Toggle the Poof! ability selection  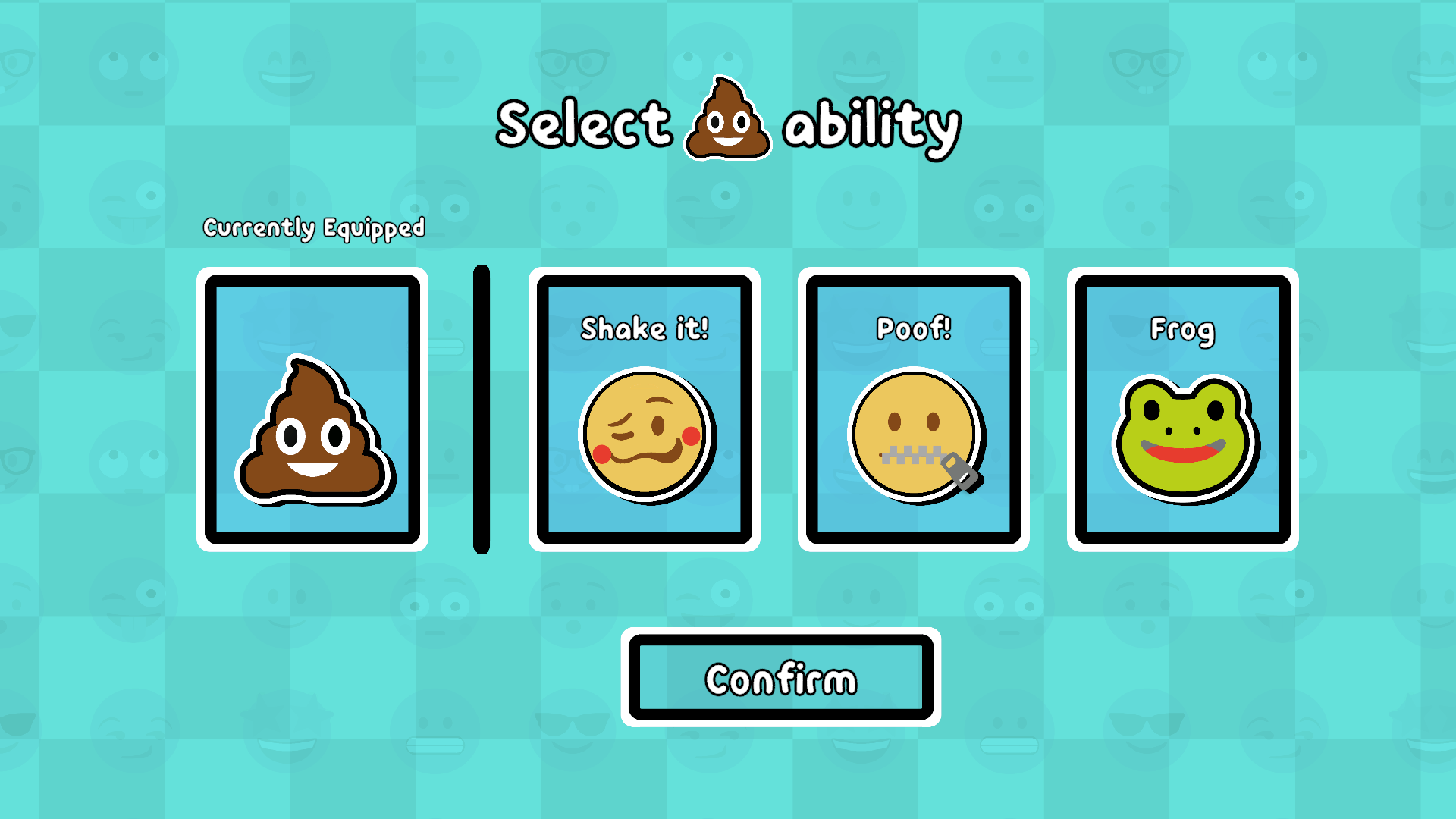[x=912, y=409]
